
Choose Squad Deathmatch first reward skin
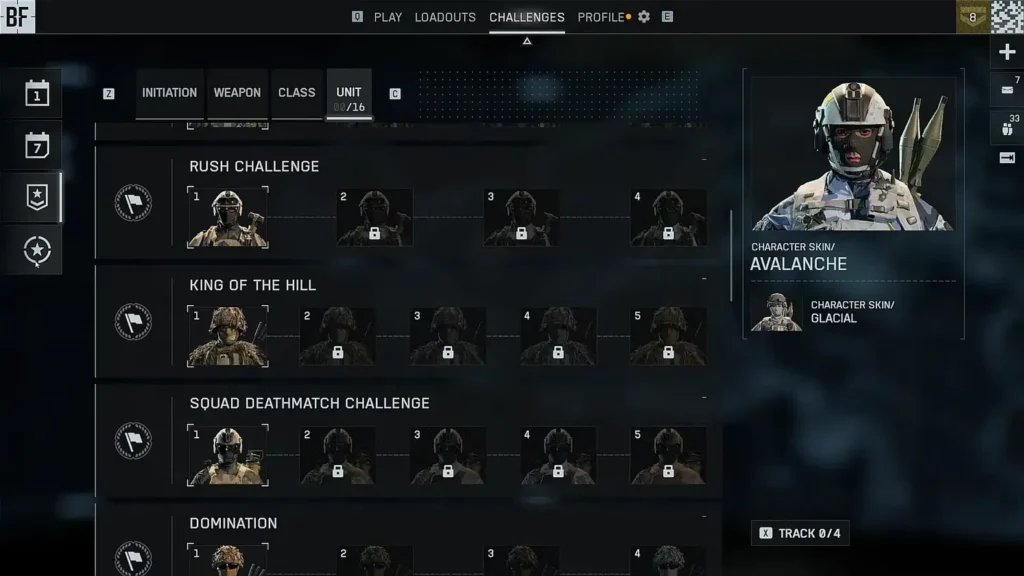[228, 455]
